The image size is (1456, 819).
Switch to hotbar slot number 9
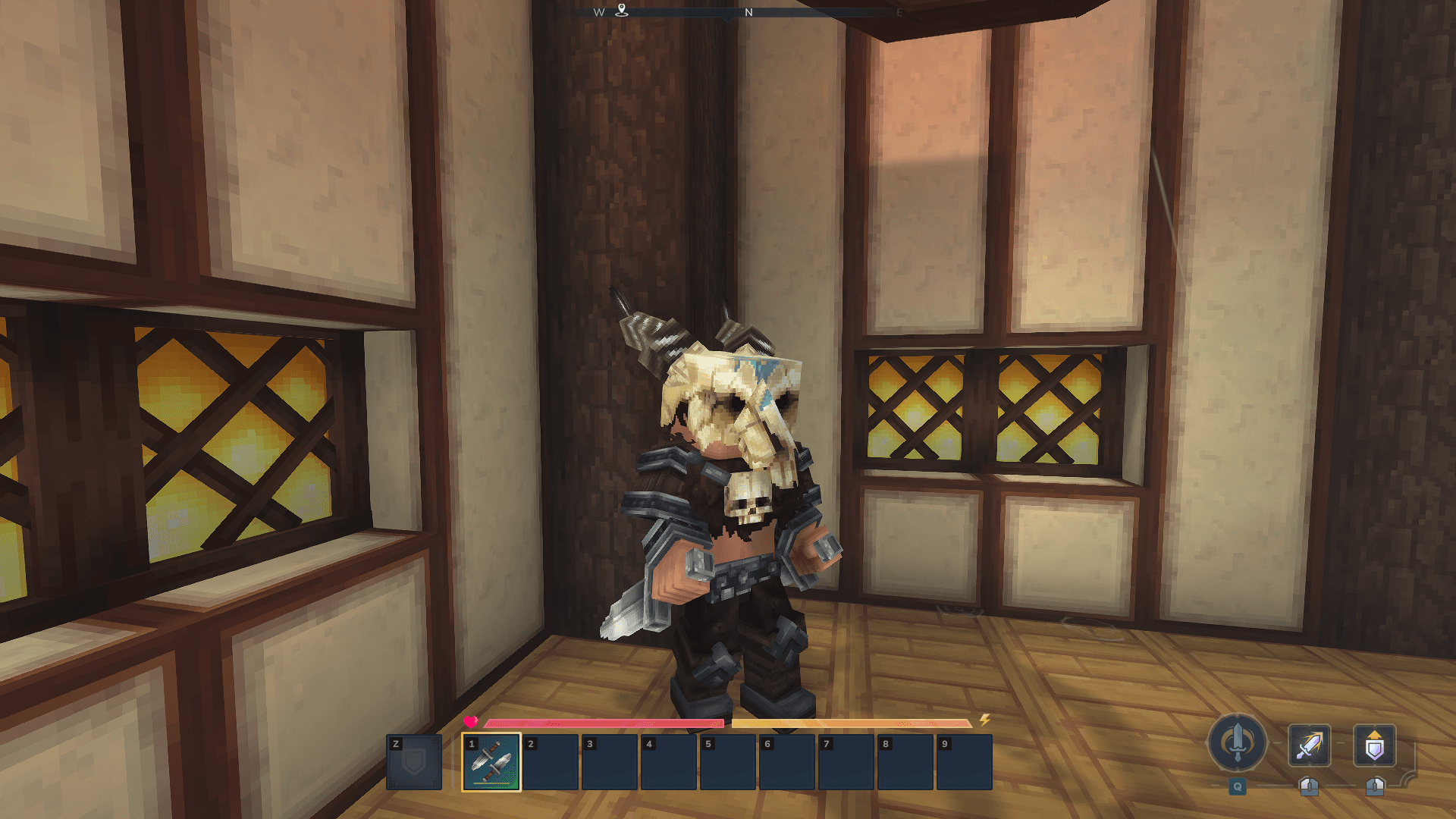pos(965,762)
